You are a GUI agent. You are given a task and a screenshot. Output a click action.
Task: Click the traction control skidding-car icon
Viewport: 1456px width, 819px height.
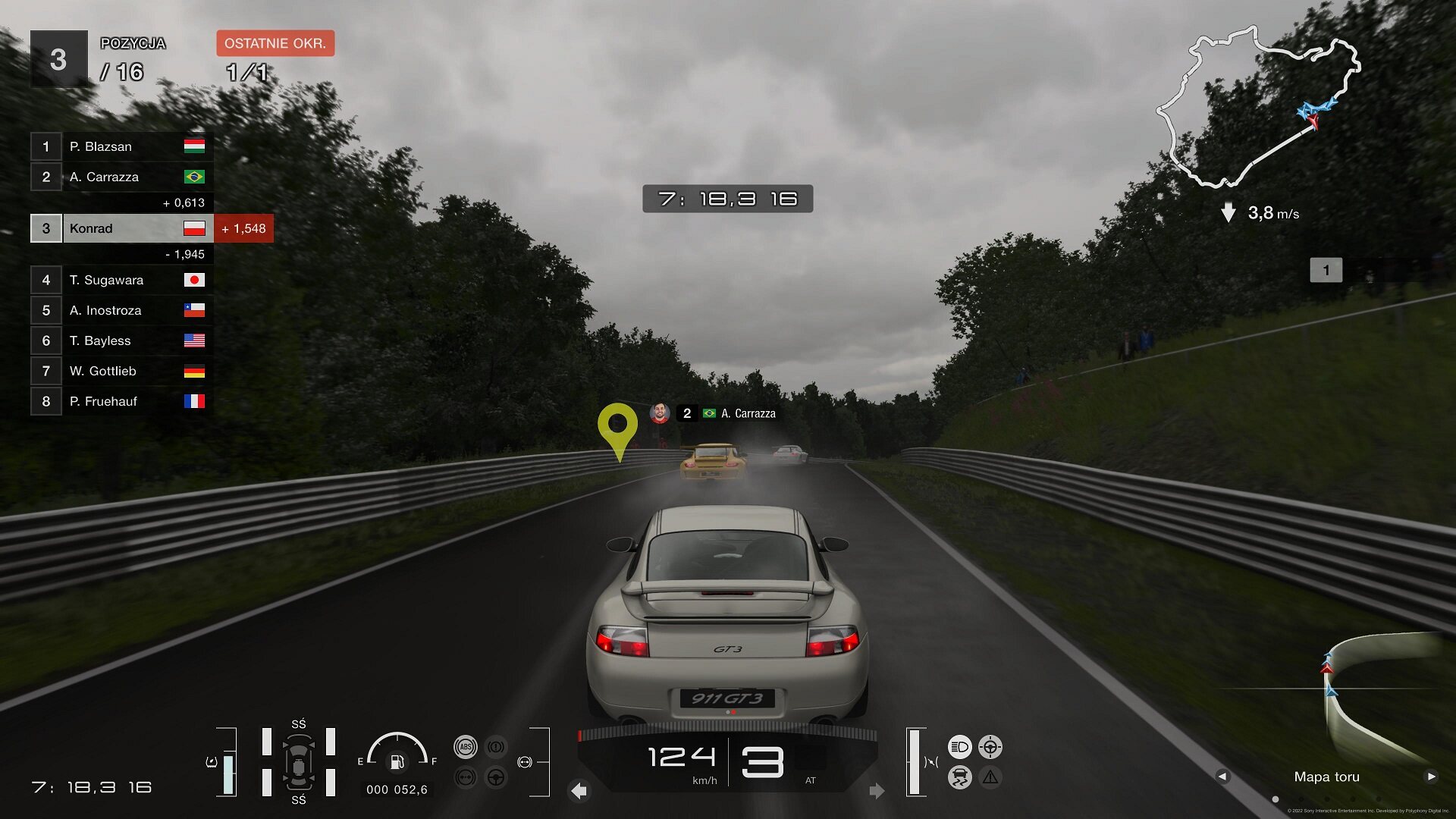[x=959, y=777]
